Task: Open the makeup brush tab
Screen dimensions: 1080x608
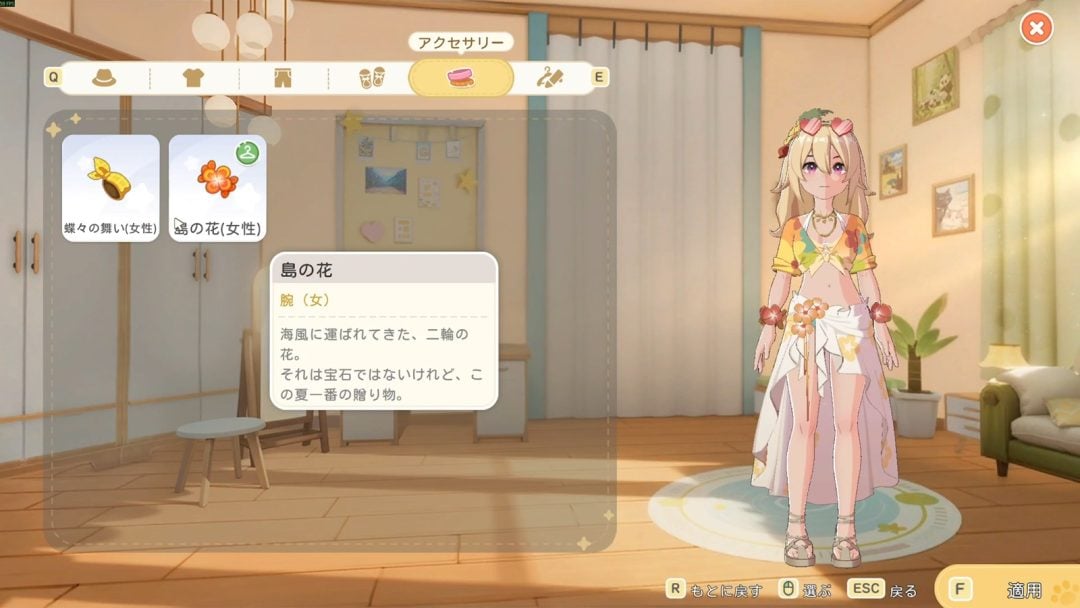Action: (549, 77)
